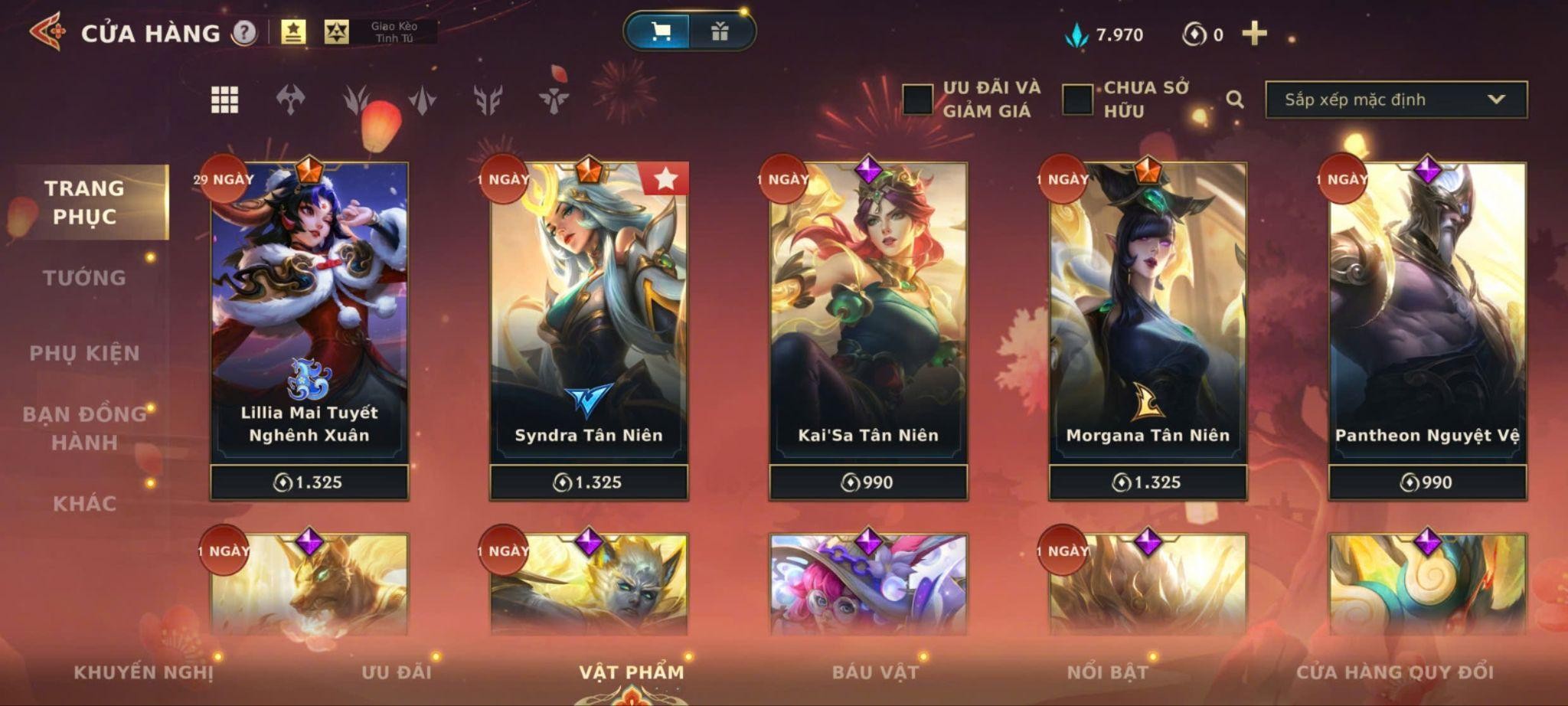Screen dimensions: 1568x706
Task: View Kai'Sa Tân Niên skin
Action: pos(868,322)
